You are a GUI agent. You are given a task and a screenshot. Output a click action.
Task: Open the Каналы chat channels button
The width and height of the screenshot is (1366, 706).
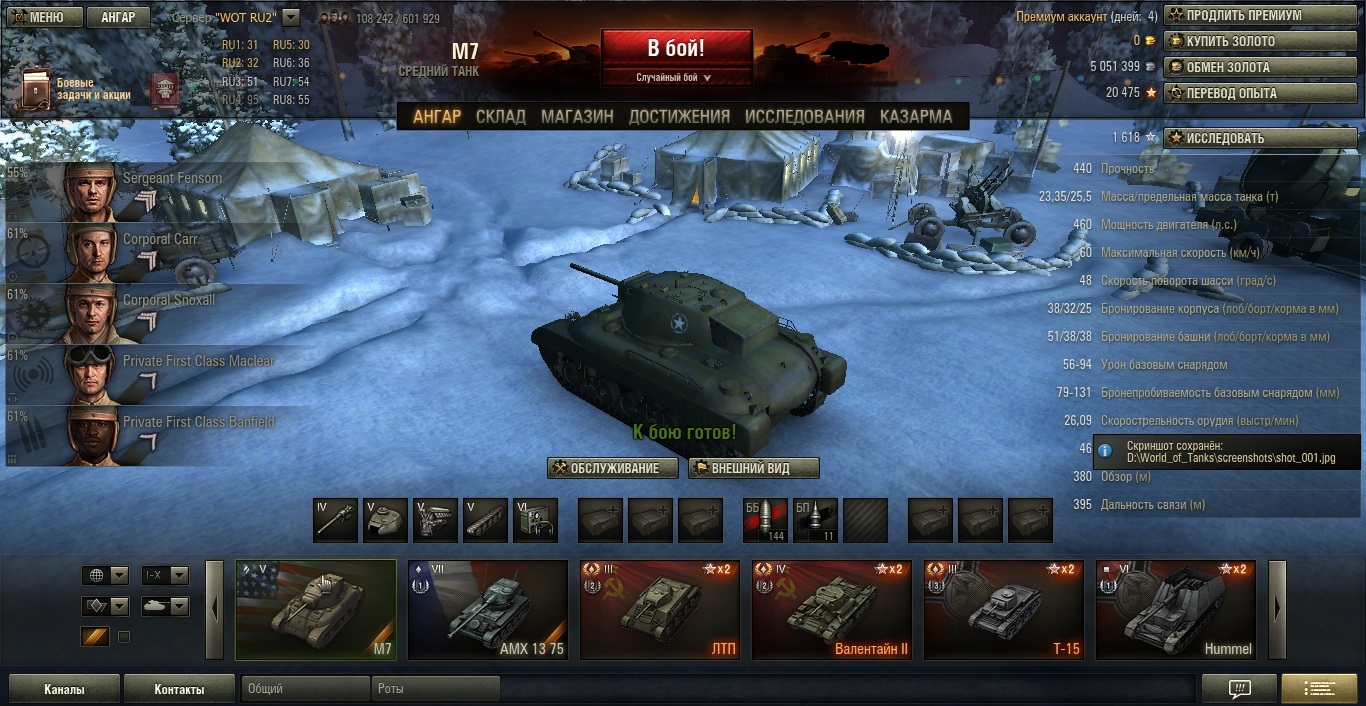(64, 689)
